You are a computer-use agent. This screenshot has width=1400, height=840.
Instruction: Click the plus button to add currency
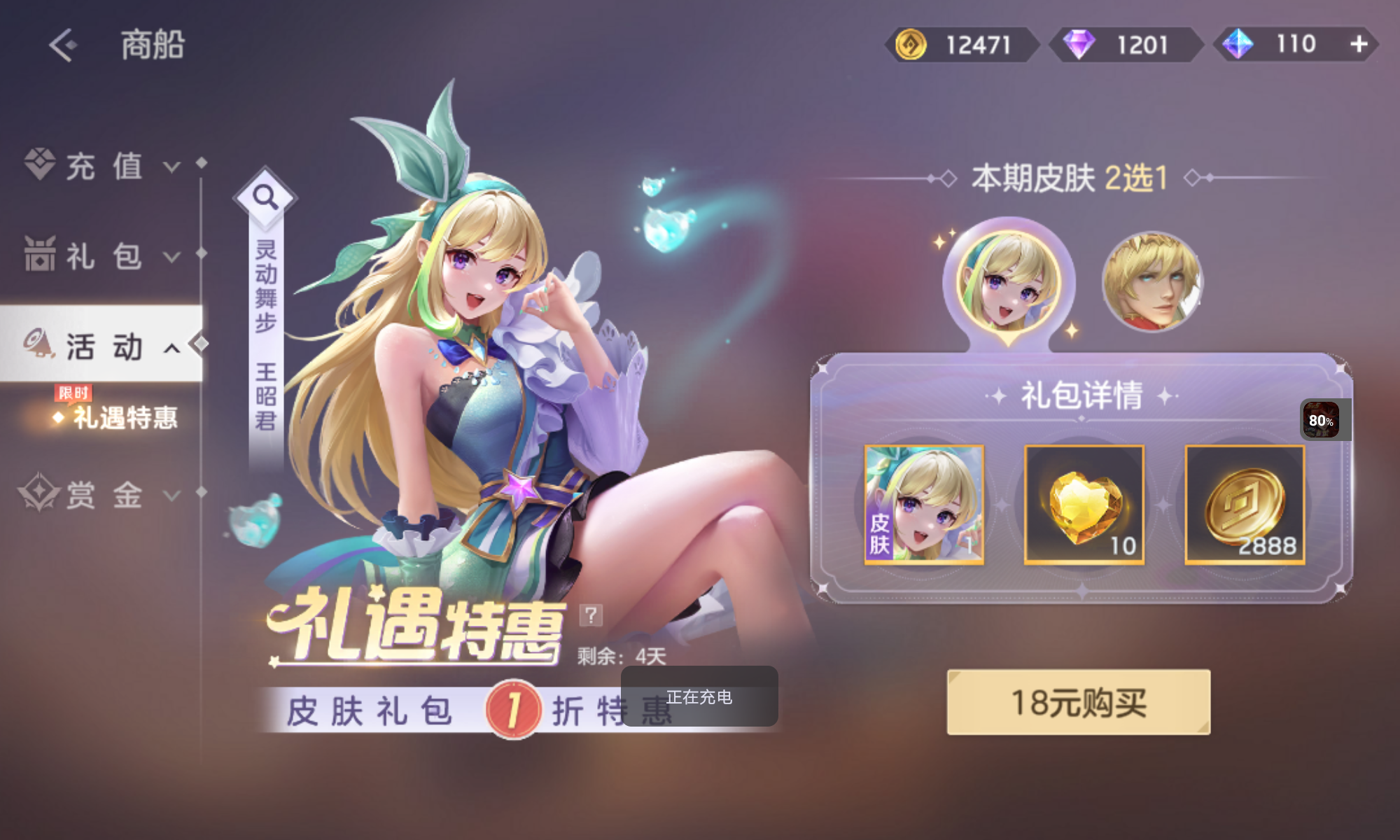pyautogui.click(x=1359, y=43)
